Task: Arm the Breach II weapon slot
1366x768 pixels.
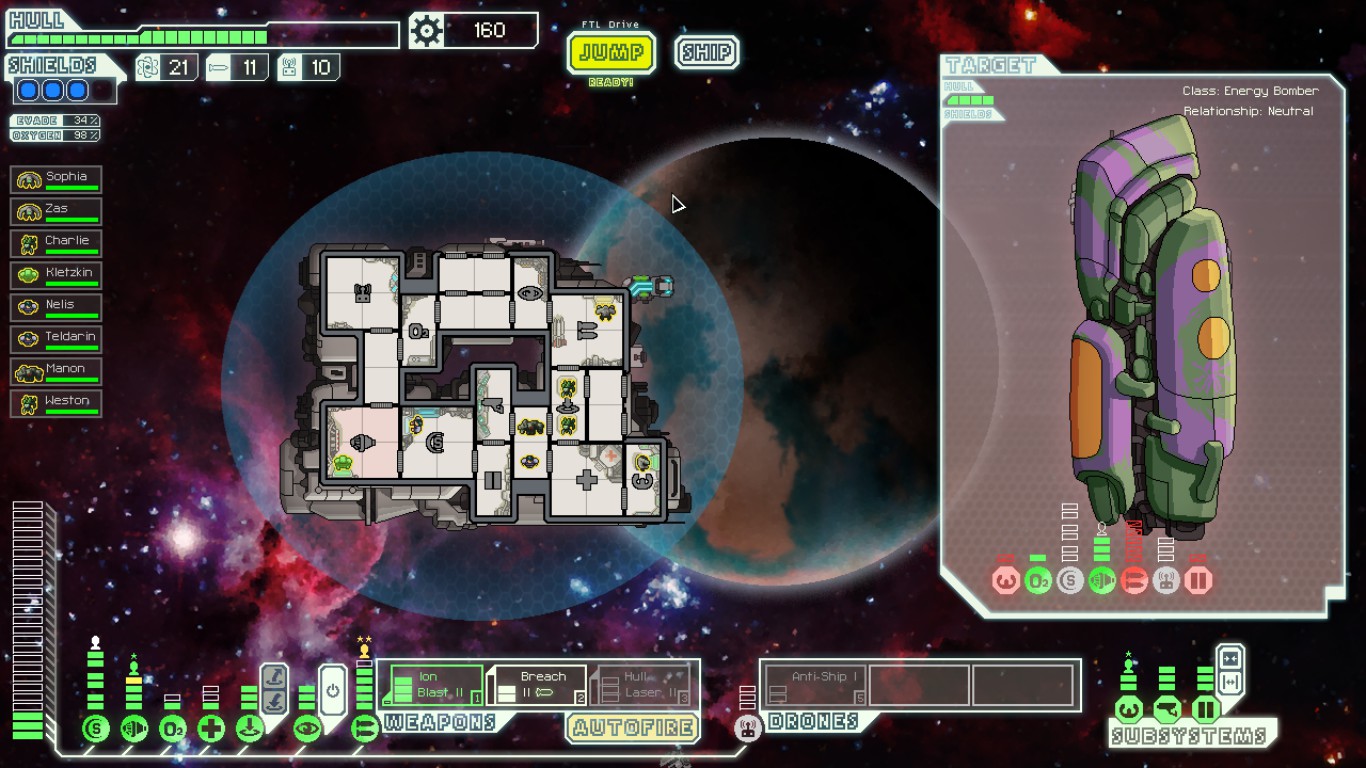Action: (537, 685)
